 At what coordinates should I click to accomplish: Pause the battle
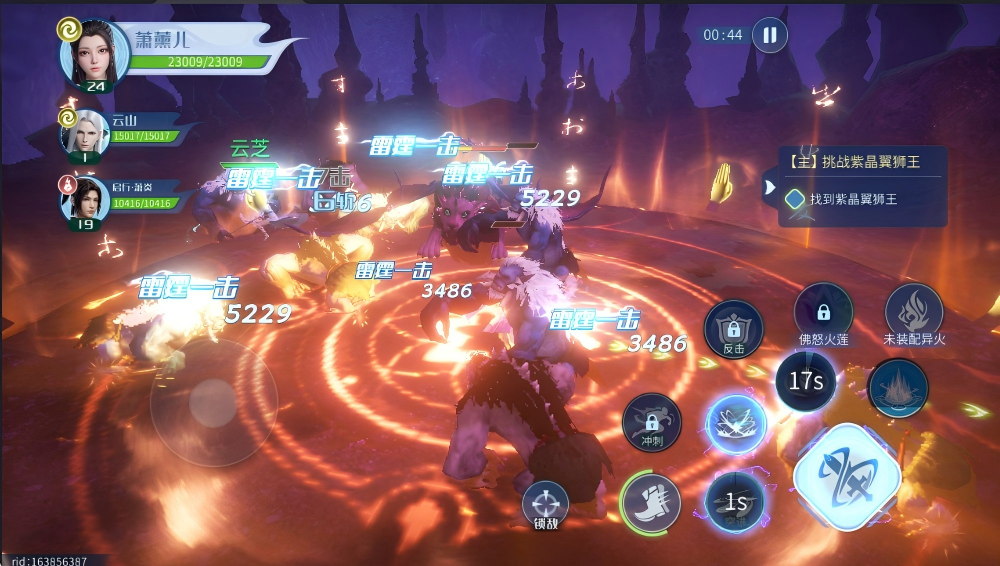(x=769, y=35)
